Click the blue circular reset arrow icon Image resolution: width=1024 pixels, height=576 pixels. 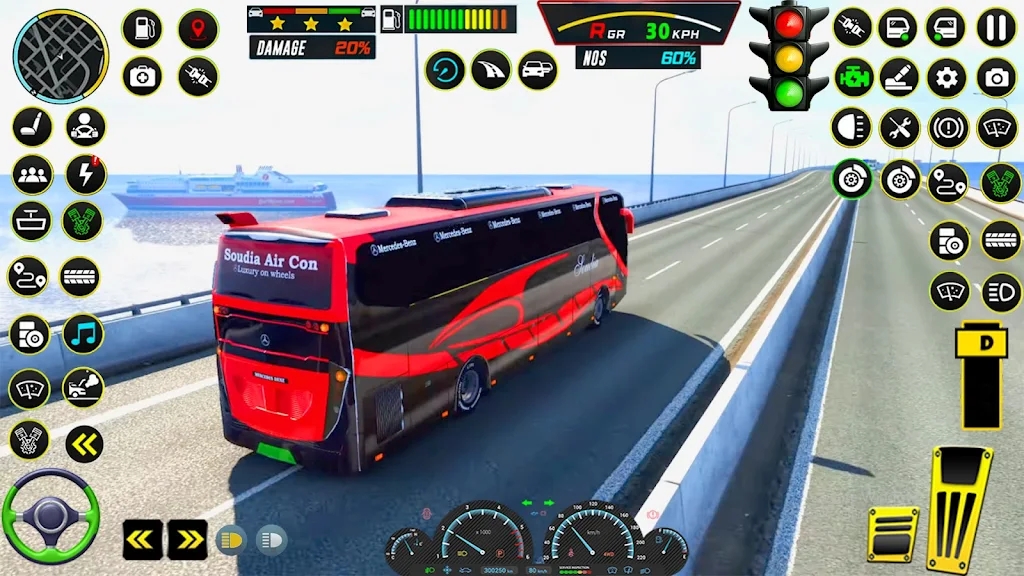(x=445, y=70)
